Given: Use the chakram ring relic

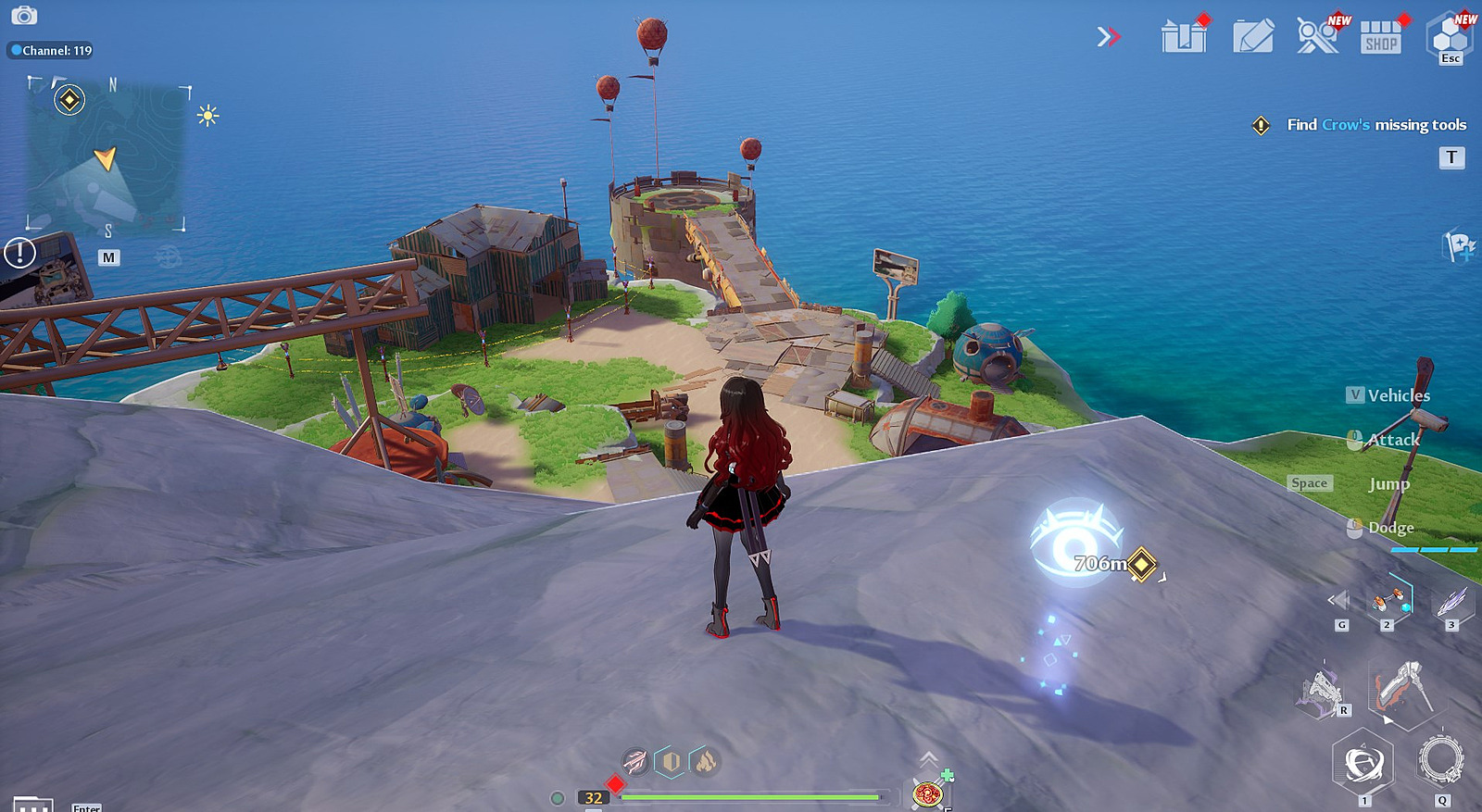Looking at the screenshot, I should coord(1441,760).
